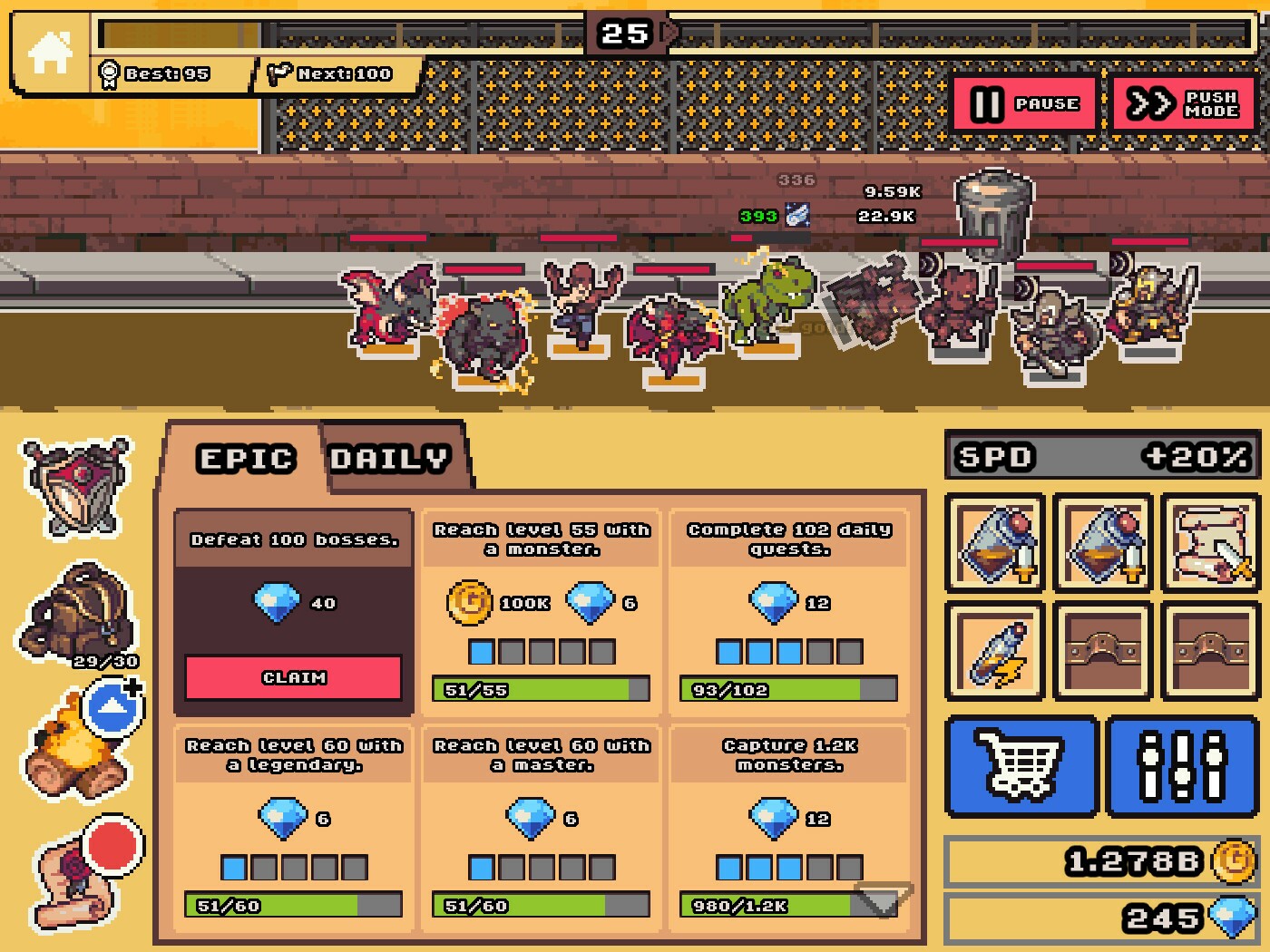Screen dimensions: 1270x952
Task: Expand the Next: 100 milestone flag
Action: pyautogui.click(x=330, y=73)
